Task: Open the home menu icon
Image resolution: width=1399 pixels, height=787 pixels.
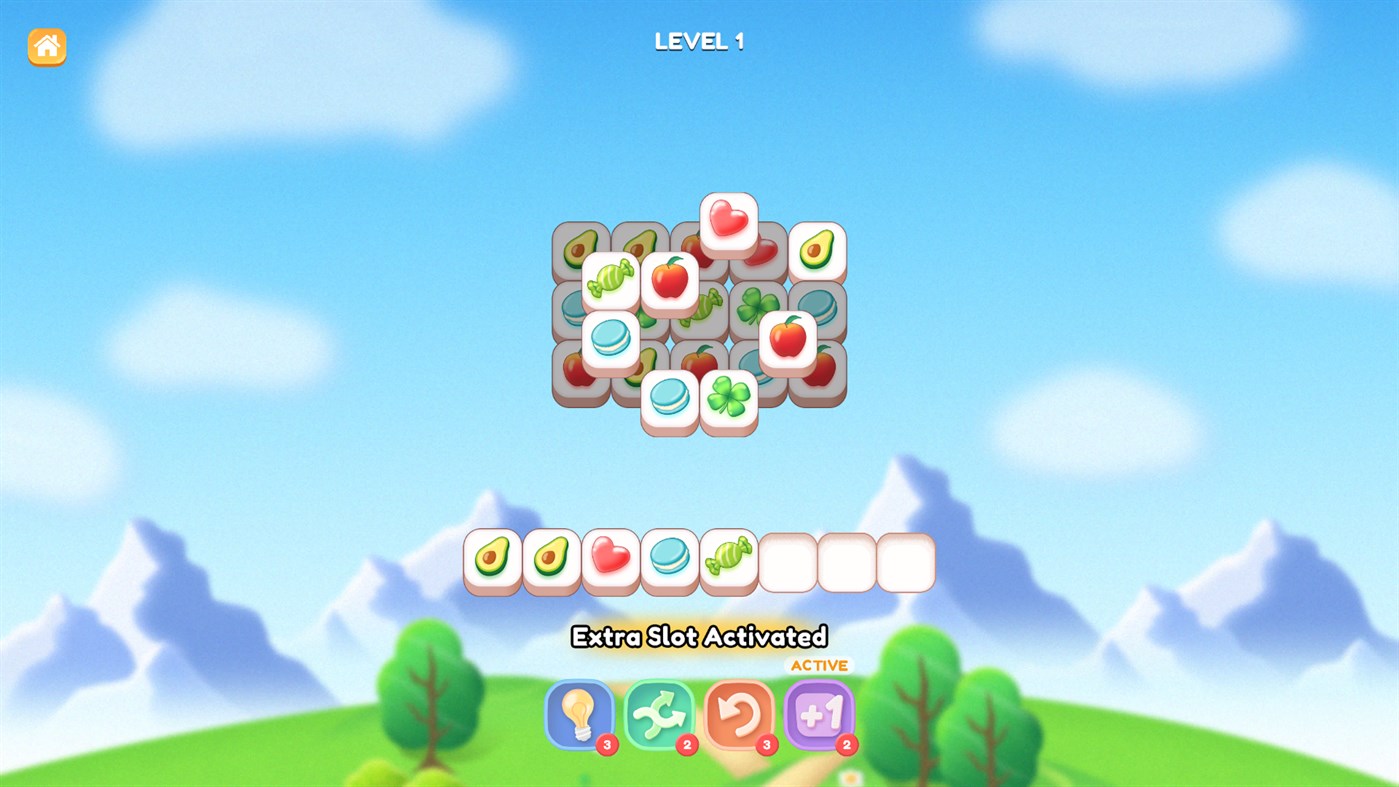Action: (44, 46)
